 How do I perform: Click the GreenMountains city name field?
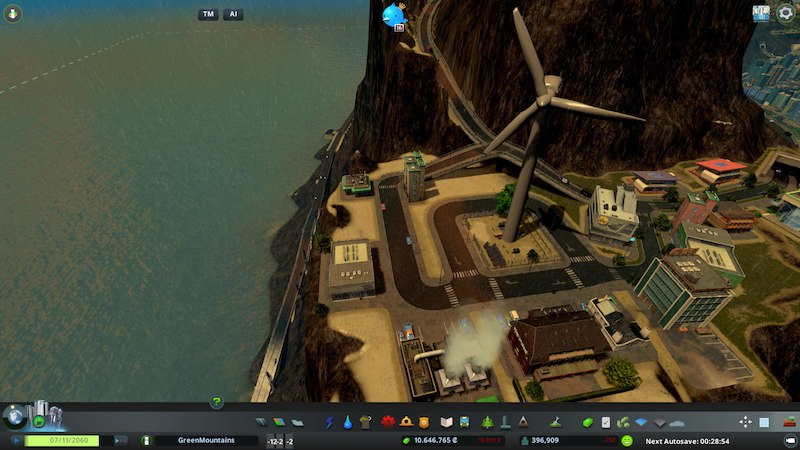(x=203, y=440)
